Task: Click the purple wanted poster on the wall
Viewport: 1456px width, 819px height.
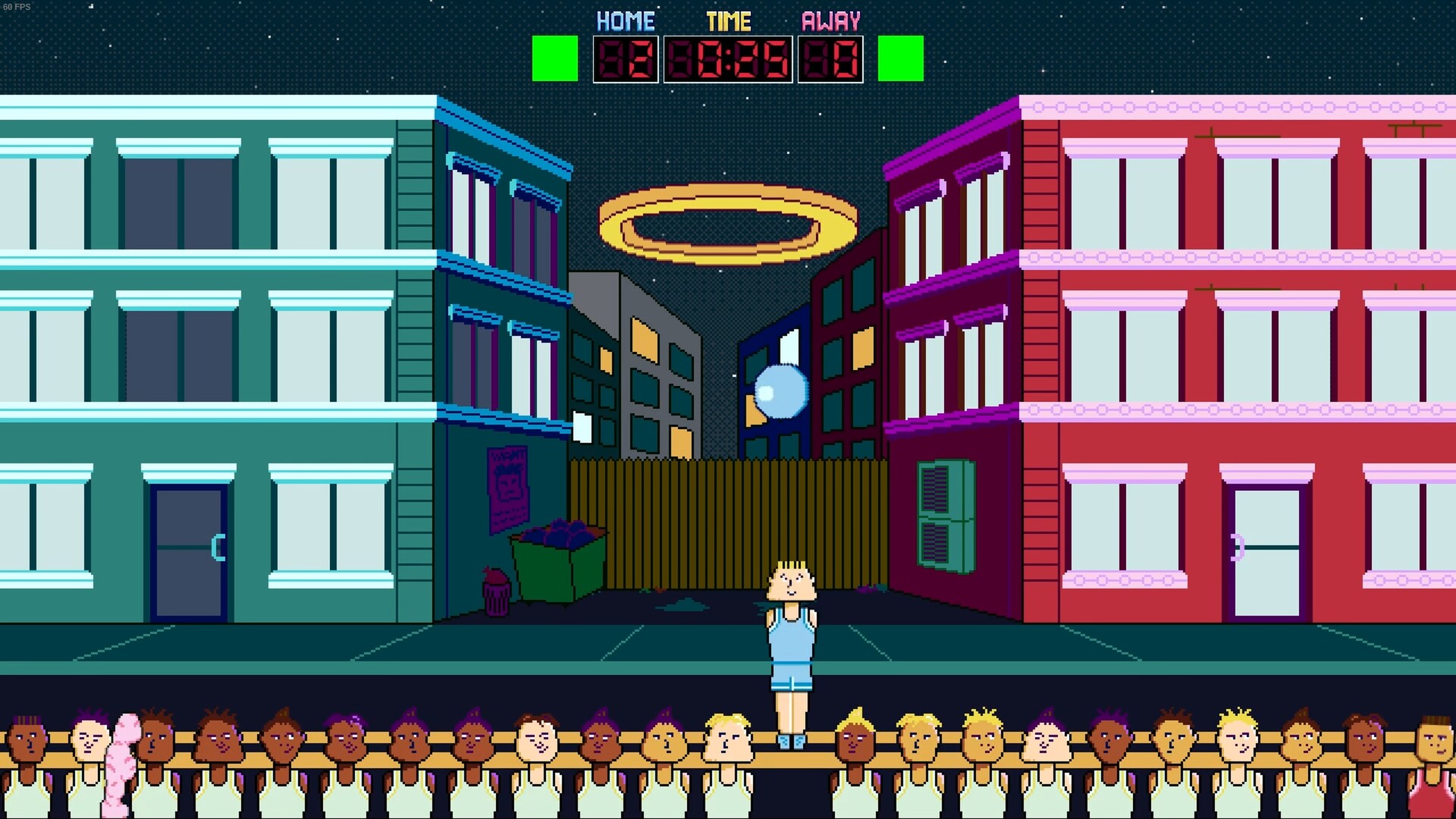Action: coord(507,485)
